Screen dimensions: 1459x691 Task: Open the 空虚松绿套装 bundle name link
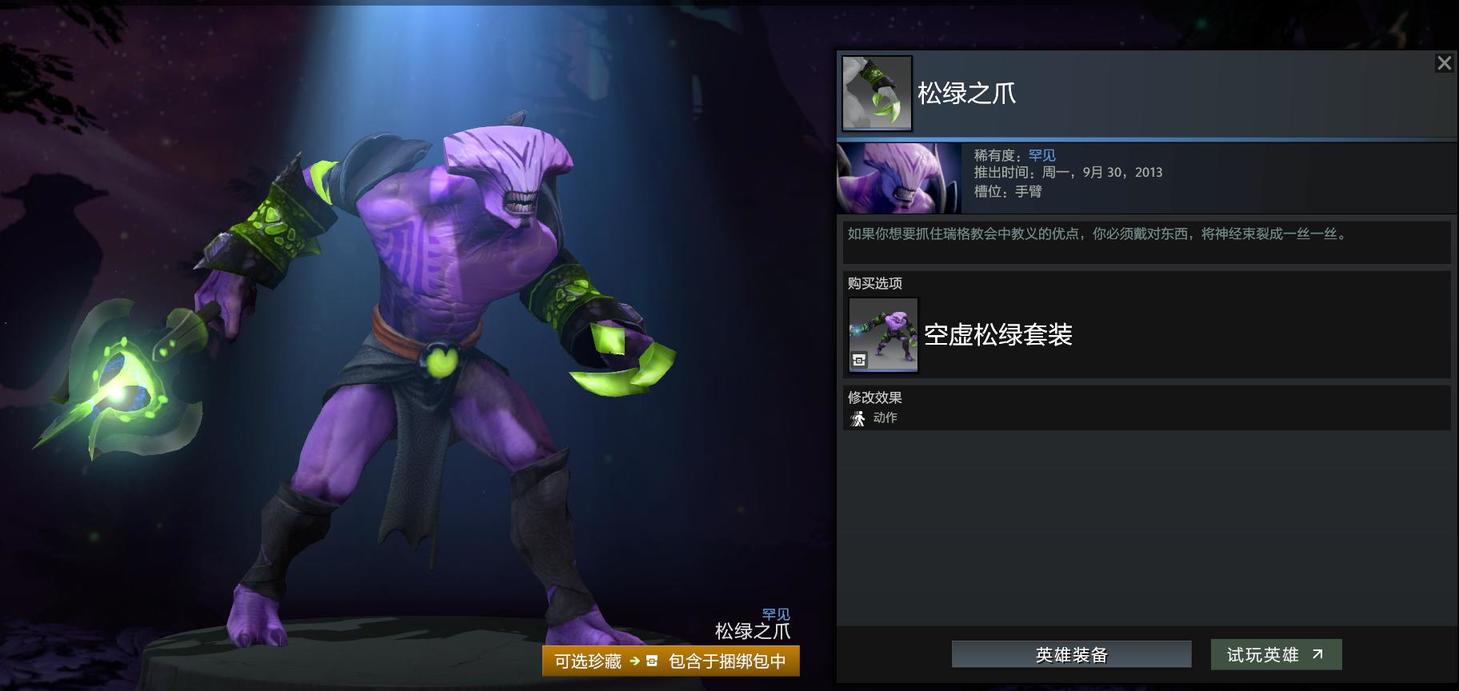(997, 335)
